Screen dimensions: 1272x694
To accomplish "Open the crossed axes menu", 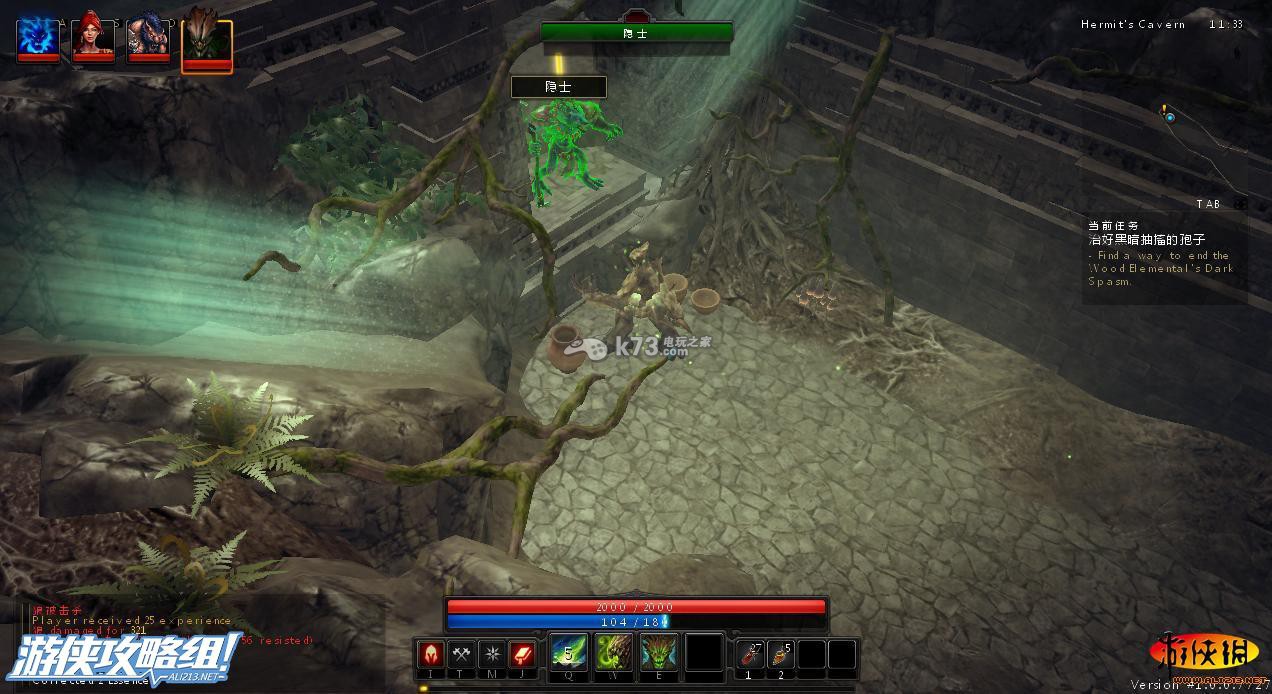I will 461,654.
